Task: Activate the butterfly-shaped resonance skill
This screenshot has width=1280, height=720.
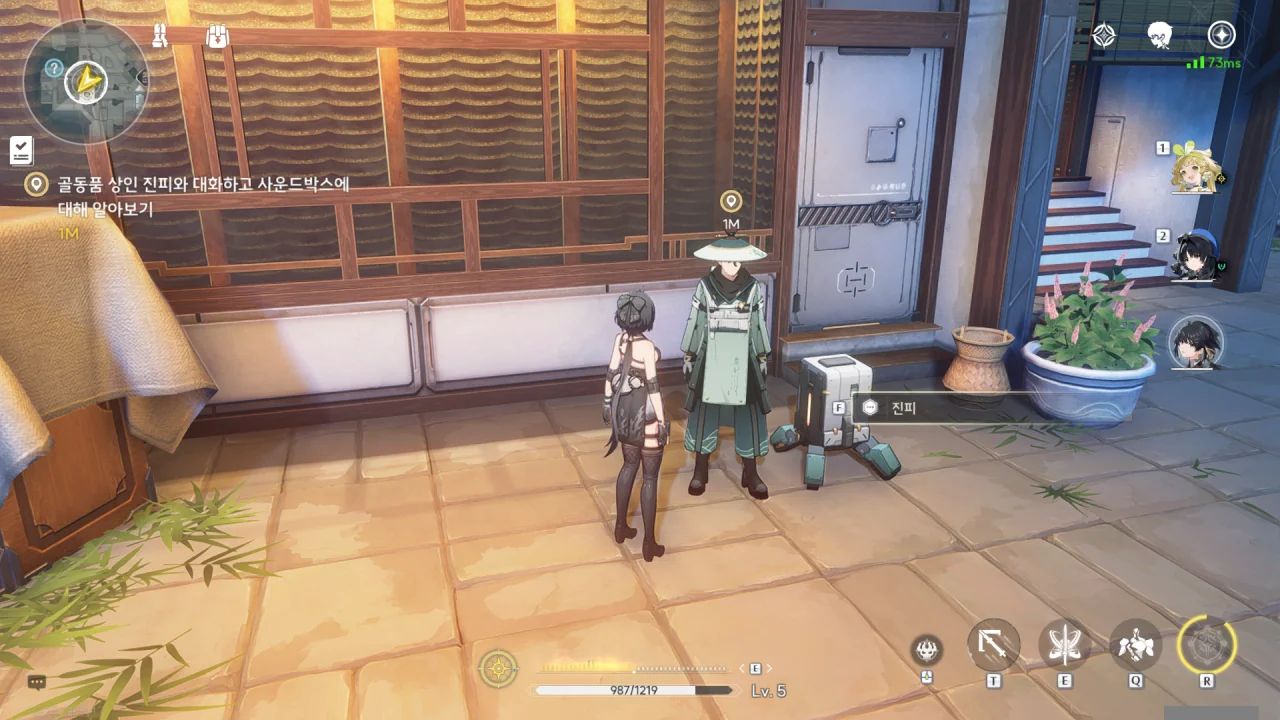Action: point(1064,645)
